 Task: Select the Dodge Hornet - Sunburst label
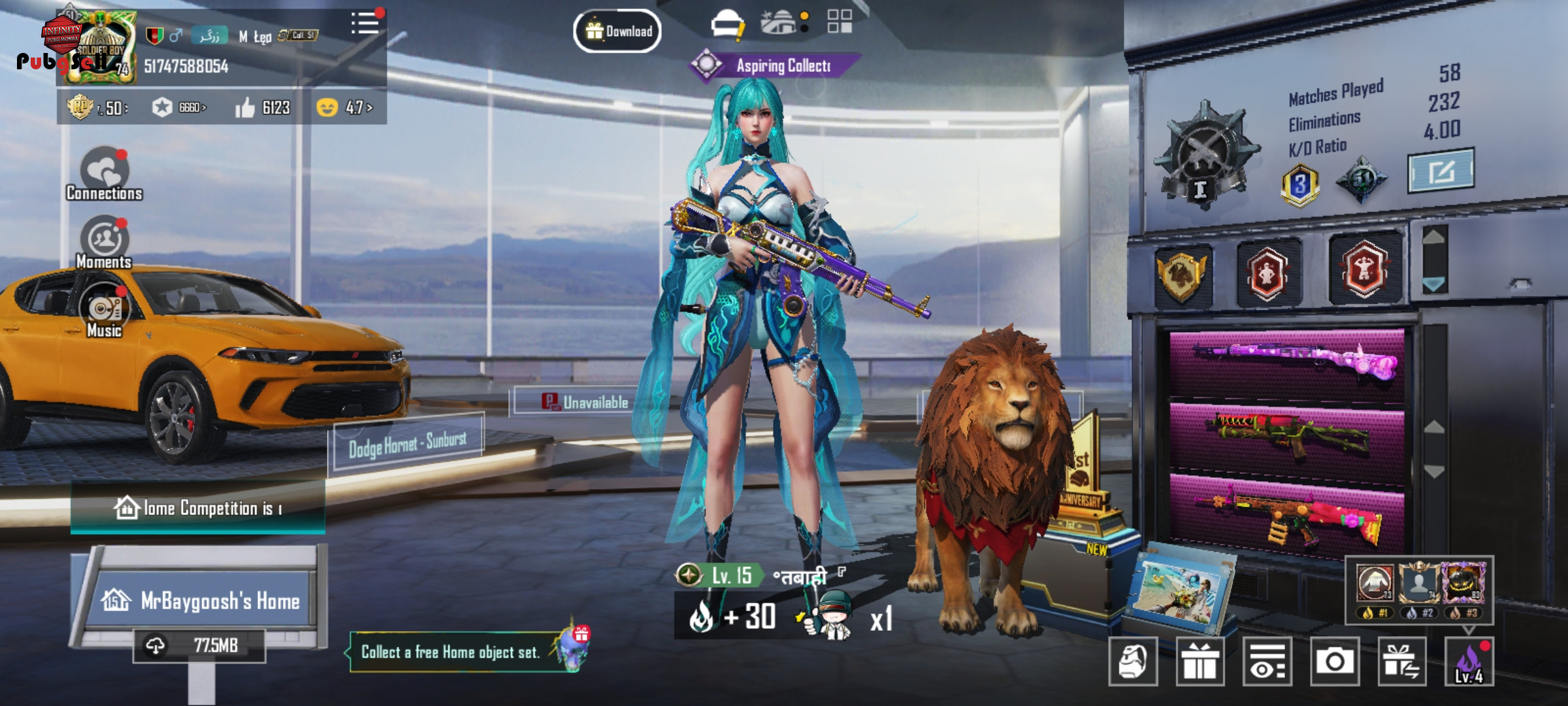408,443
